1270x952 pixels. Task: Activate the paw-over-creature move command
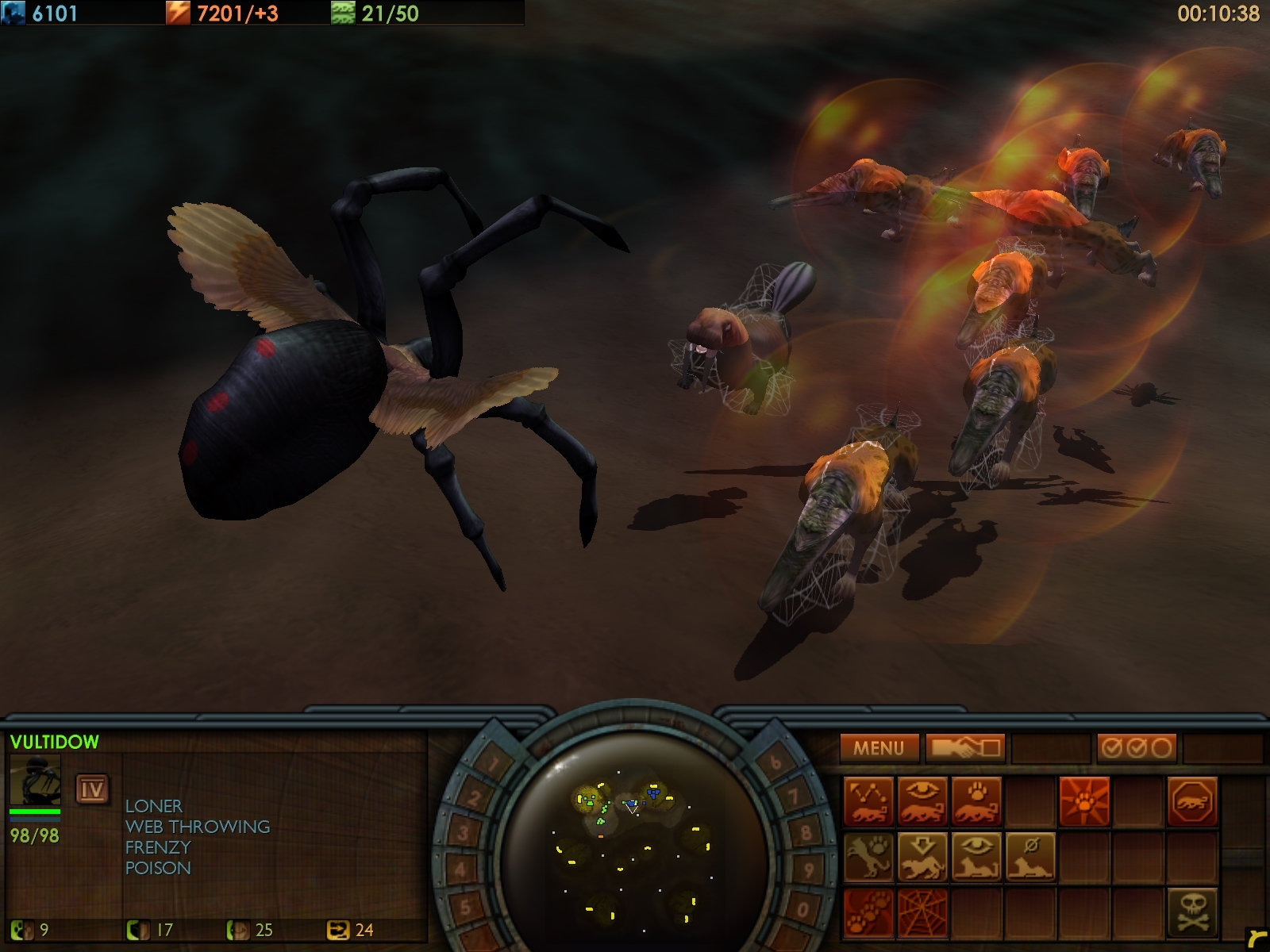coord(976,802)
